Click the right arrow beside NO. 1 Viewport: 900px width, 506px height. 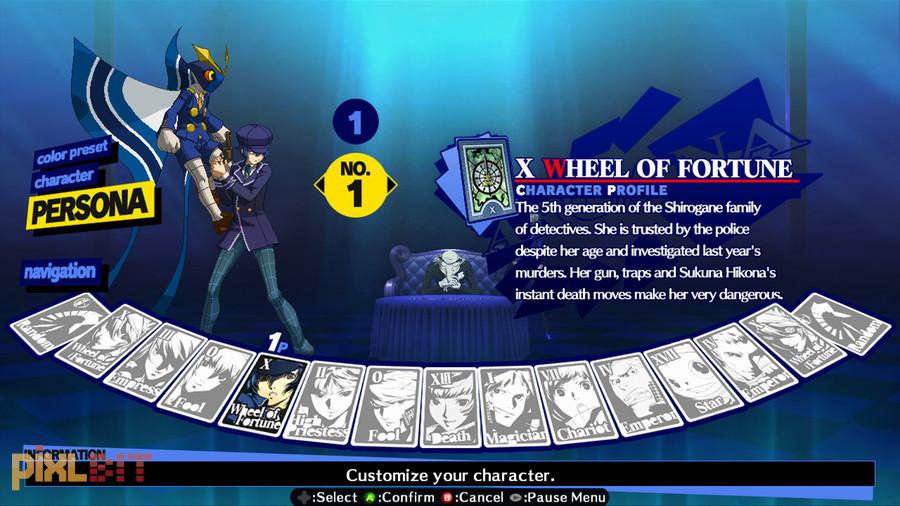click(391, 185)
